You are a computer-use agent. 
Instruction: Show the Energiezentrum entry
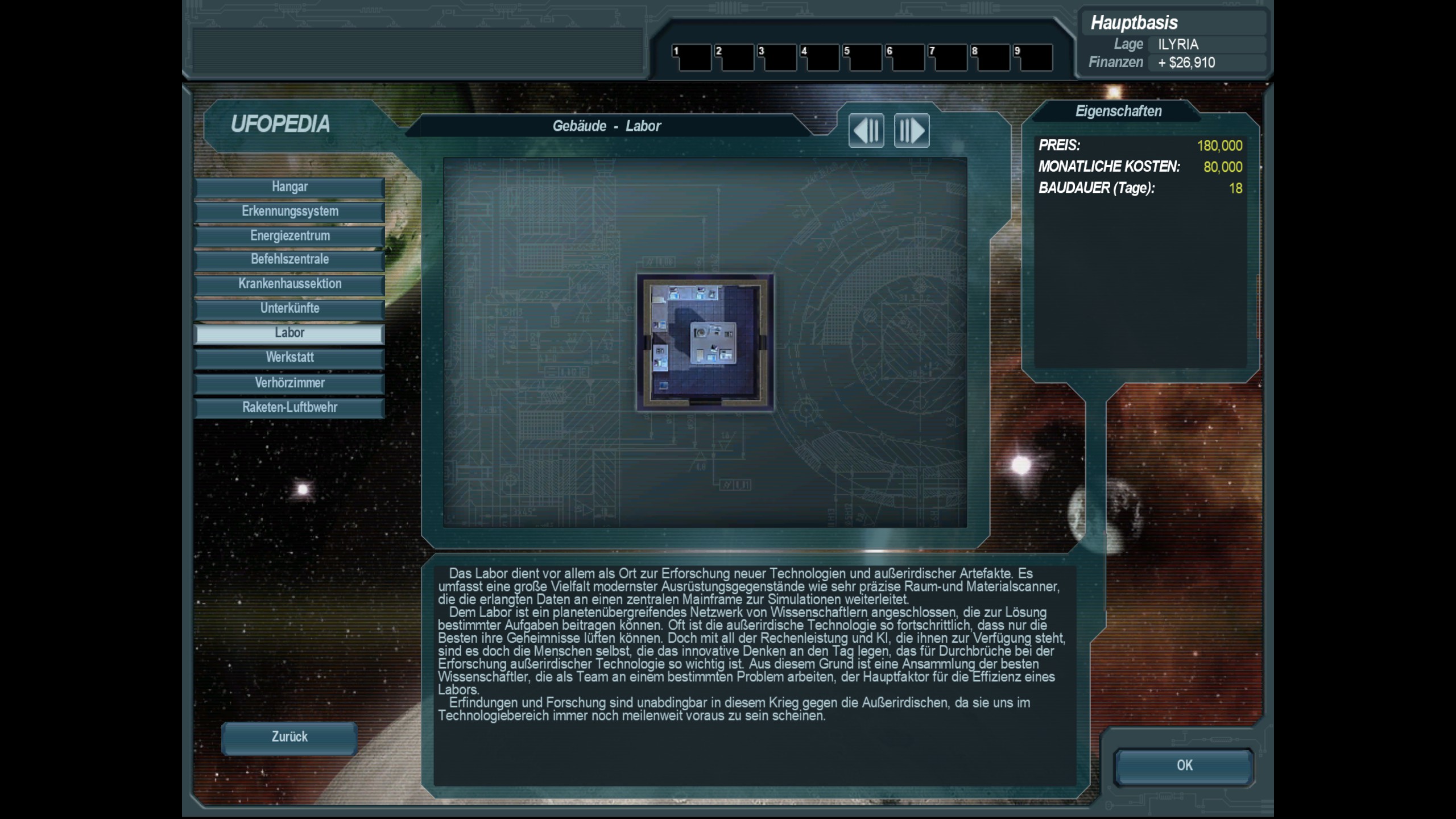[x=289, y=236]
